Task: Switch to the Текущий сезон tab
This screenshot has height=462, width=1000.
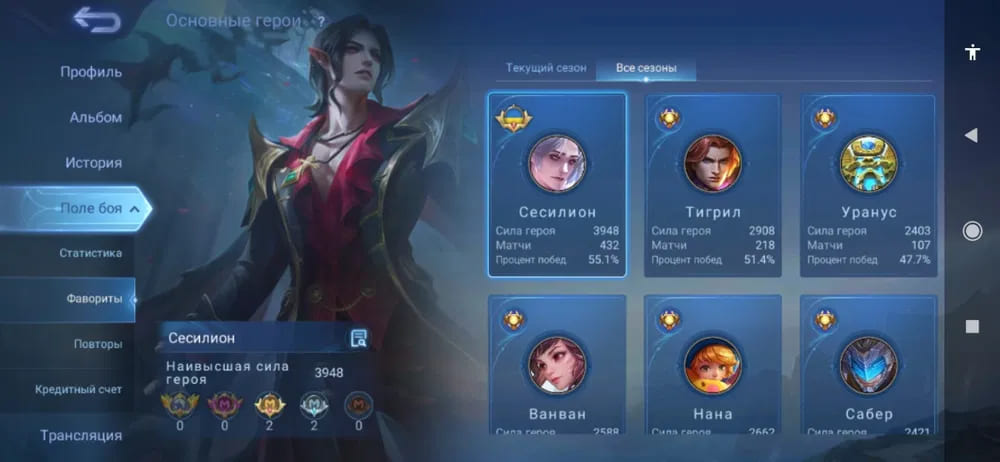Action: (x=545, y=68)
